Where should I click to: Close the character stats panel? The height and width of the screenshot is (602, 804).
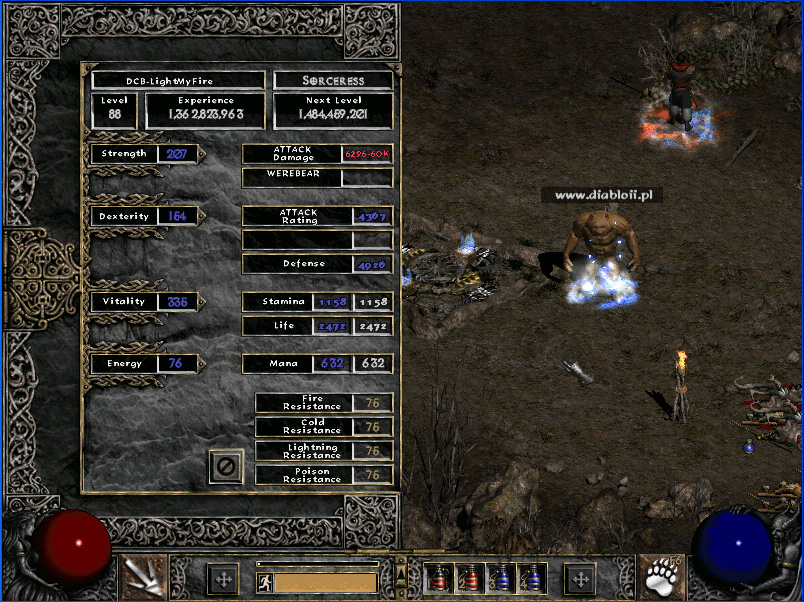[227, 466]
